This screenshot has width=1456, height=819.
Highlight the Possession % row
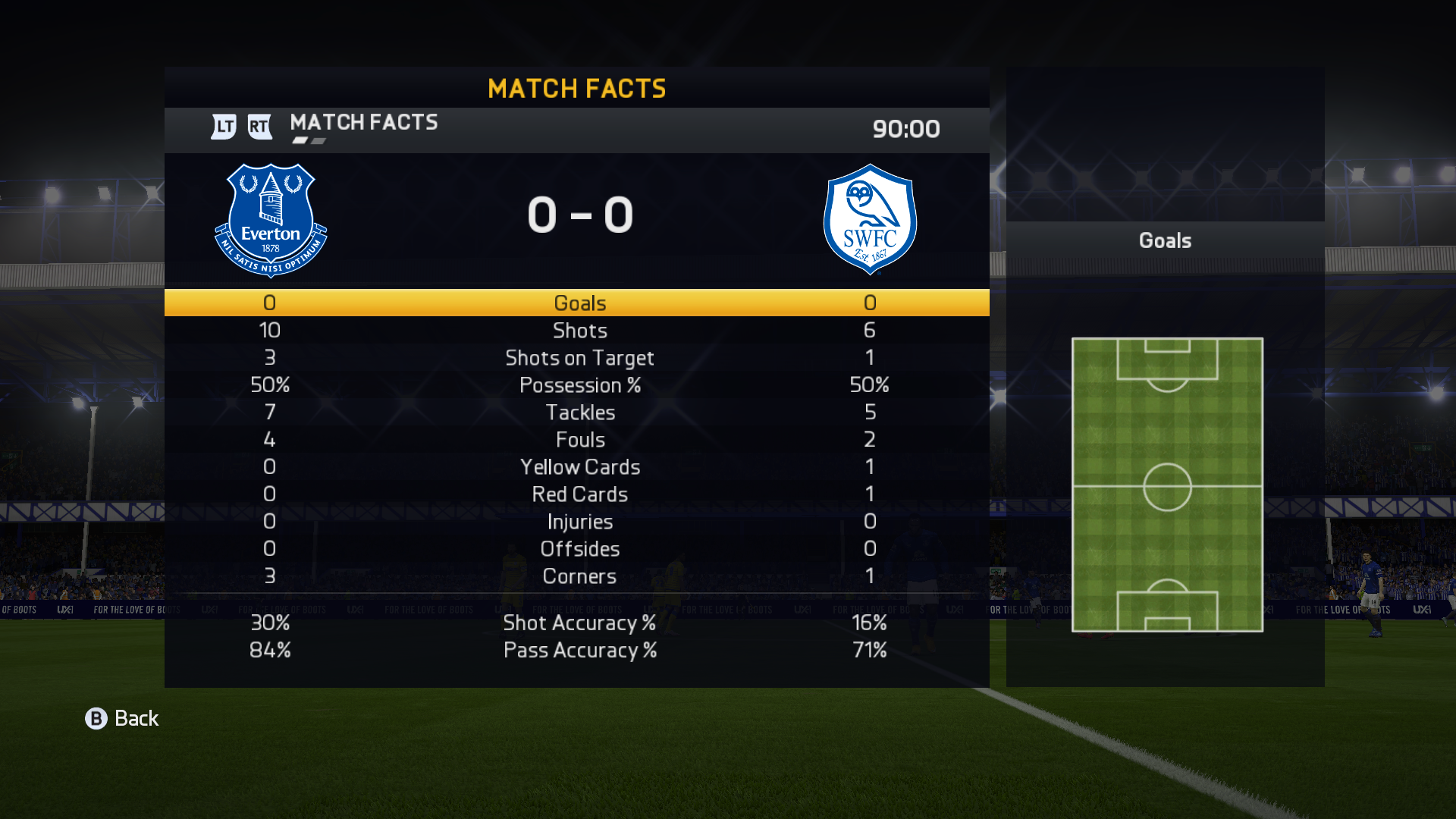pyautogui.click(x=579, y=384)
